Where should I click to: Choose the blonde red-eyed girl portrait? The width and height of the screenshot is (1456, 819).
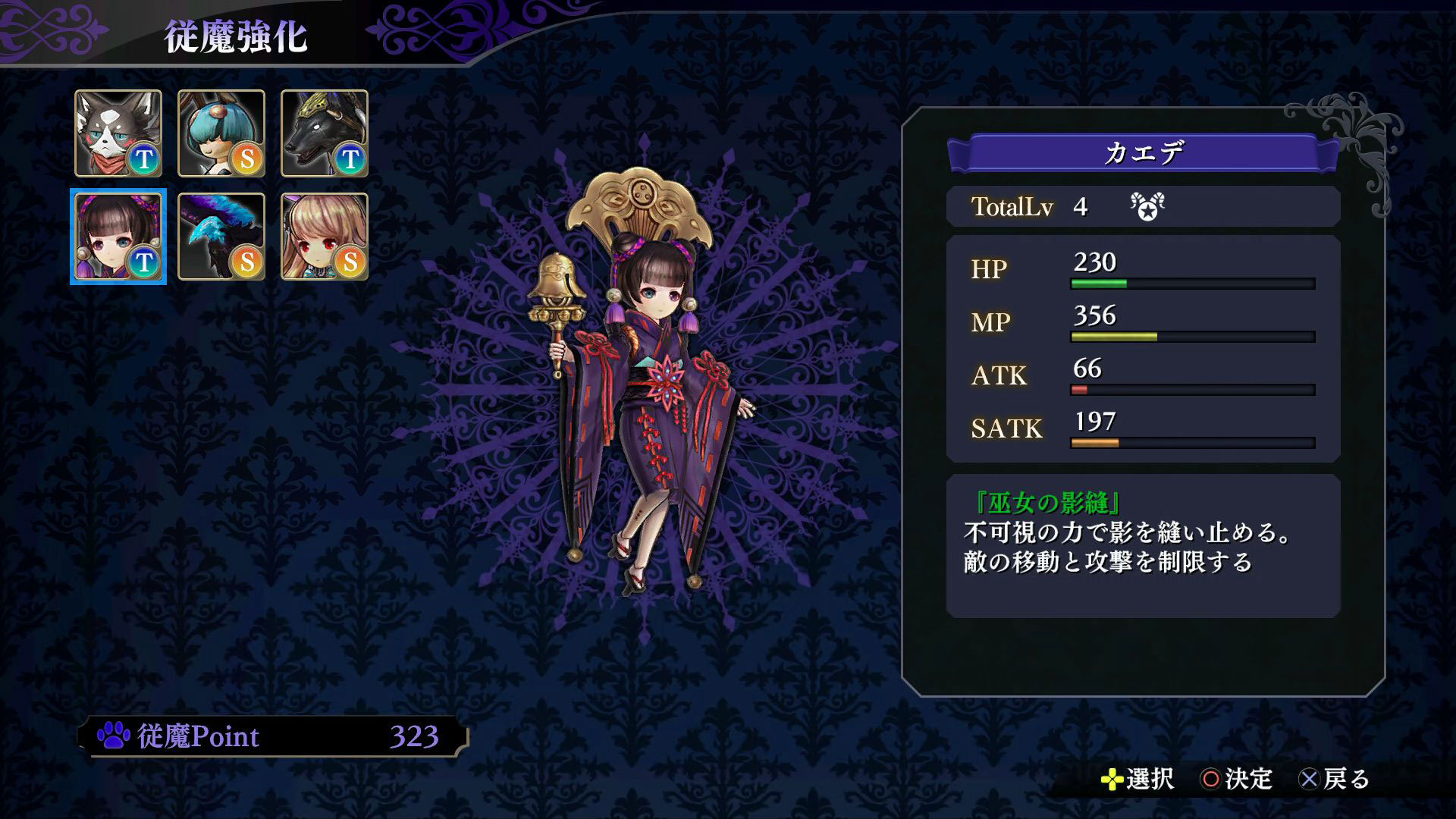pyautogui.click(x=325, y=237)
